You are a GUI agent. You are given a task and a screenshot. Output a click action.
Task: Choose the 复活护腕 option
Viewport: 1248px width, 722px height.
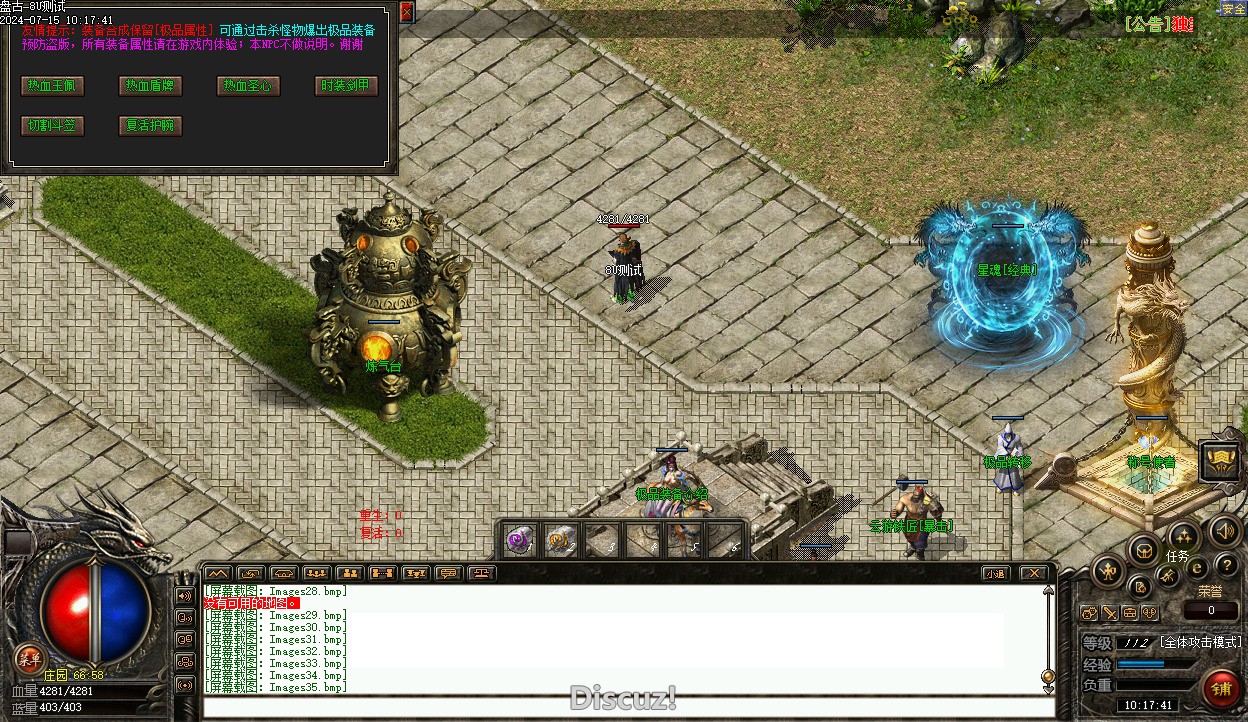point(150,126)
